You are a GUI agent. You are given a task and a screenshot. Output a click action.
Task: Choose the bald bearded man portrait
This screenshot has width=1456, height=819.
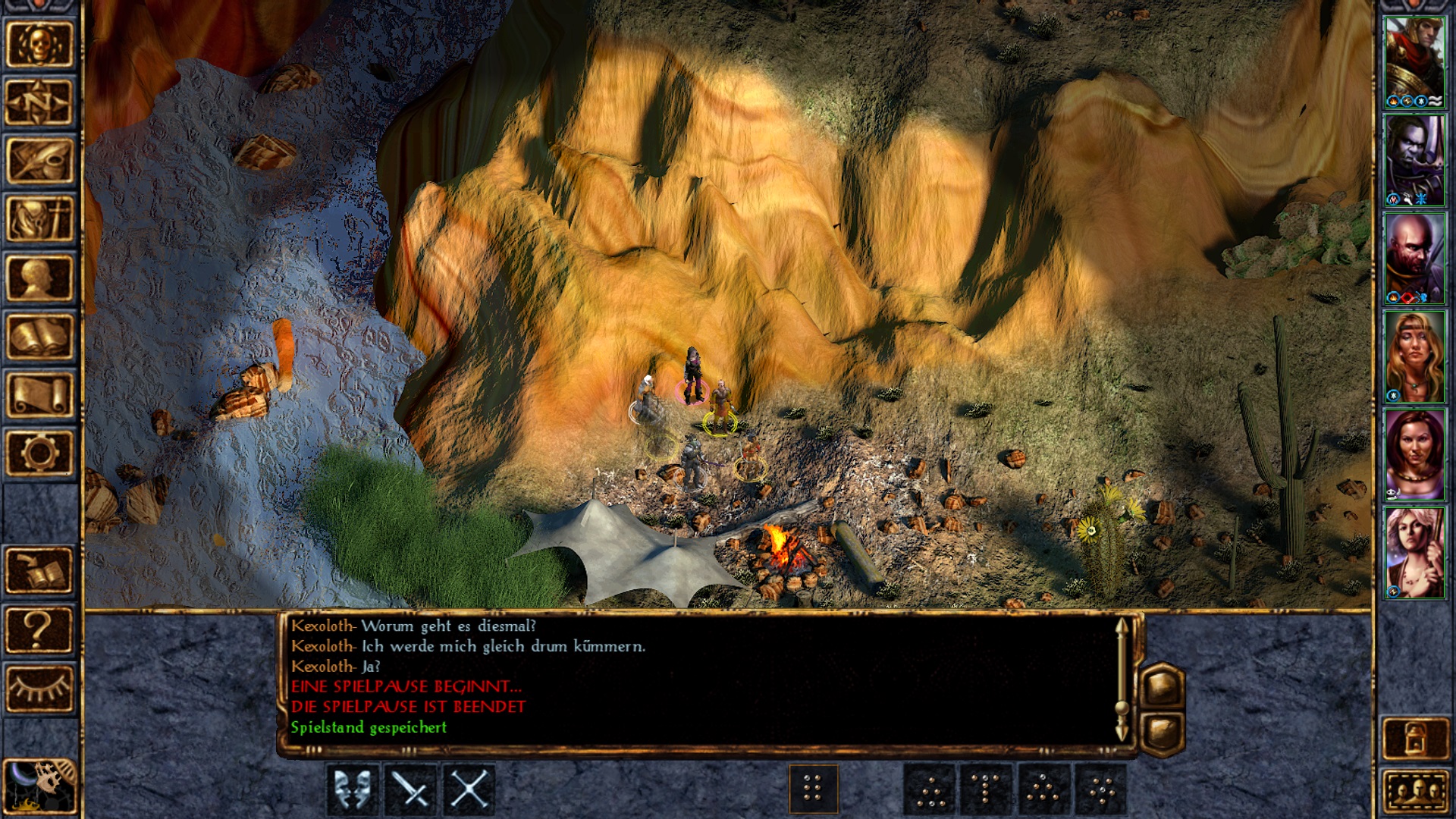point(1414,259)
